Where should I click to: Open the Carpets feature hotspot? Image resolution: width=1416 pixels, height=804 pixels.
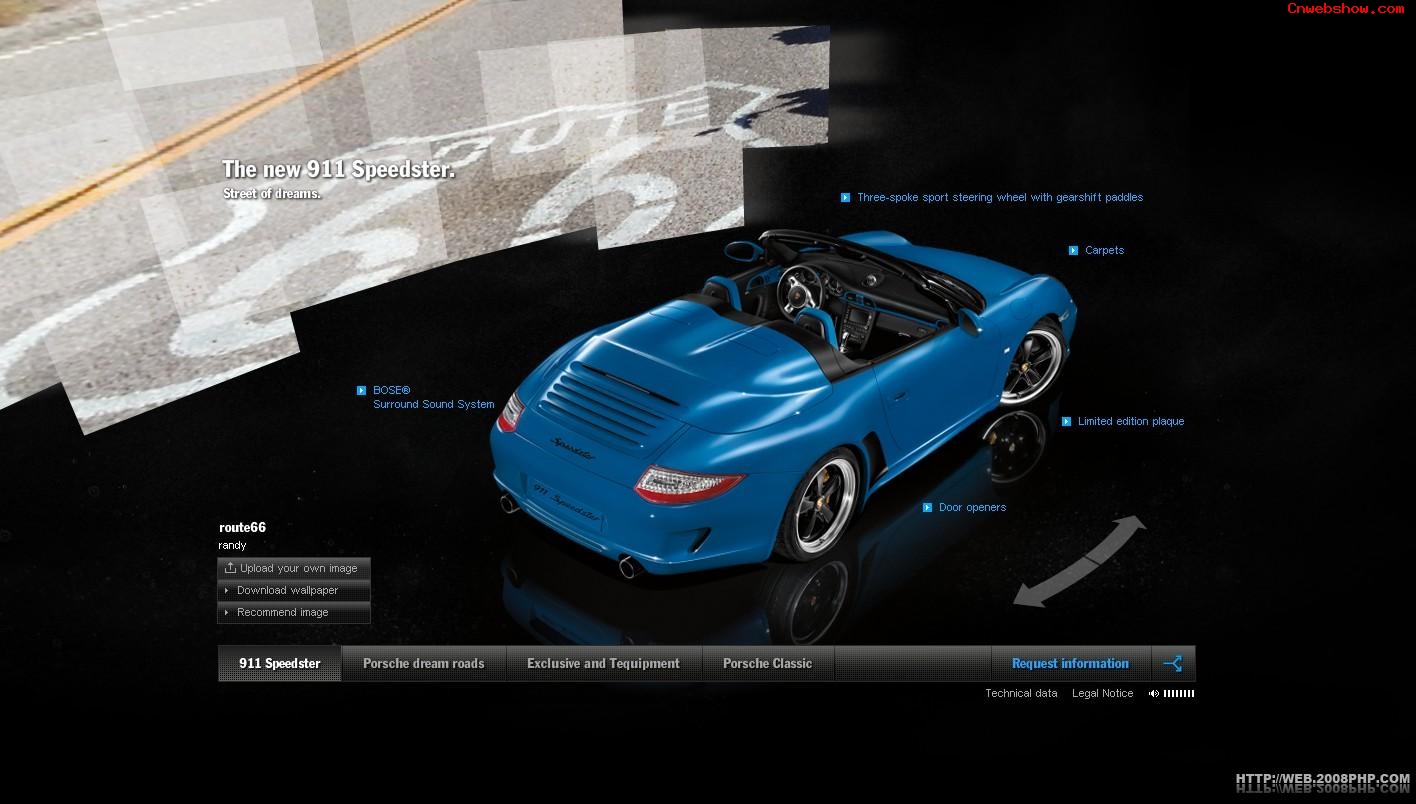(x=1104, y=251)
